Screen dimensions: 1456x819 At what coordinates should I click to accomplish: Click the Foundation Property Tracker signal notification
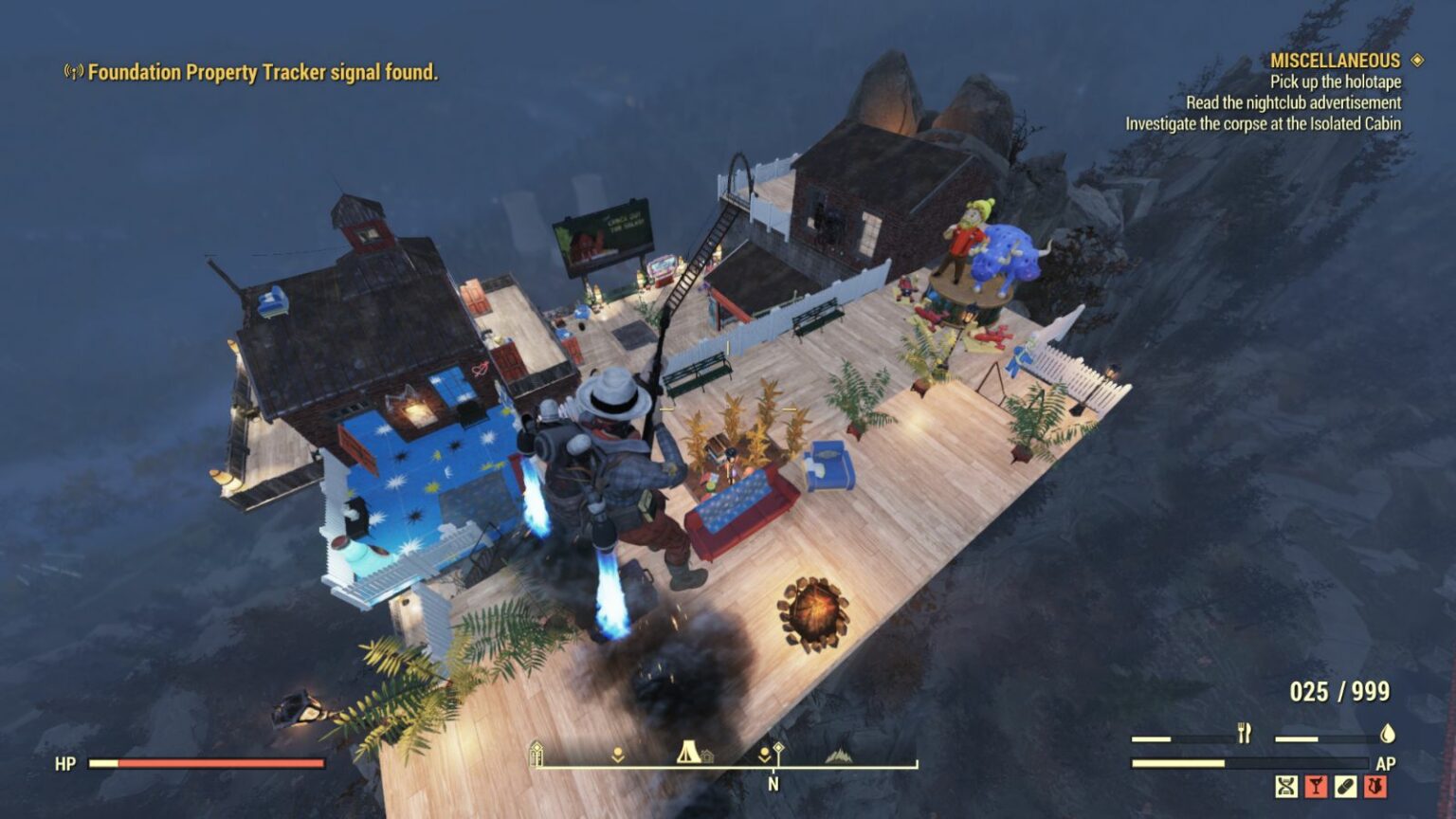coord(263,72)
